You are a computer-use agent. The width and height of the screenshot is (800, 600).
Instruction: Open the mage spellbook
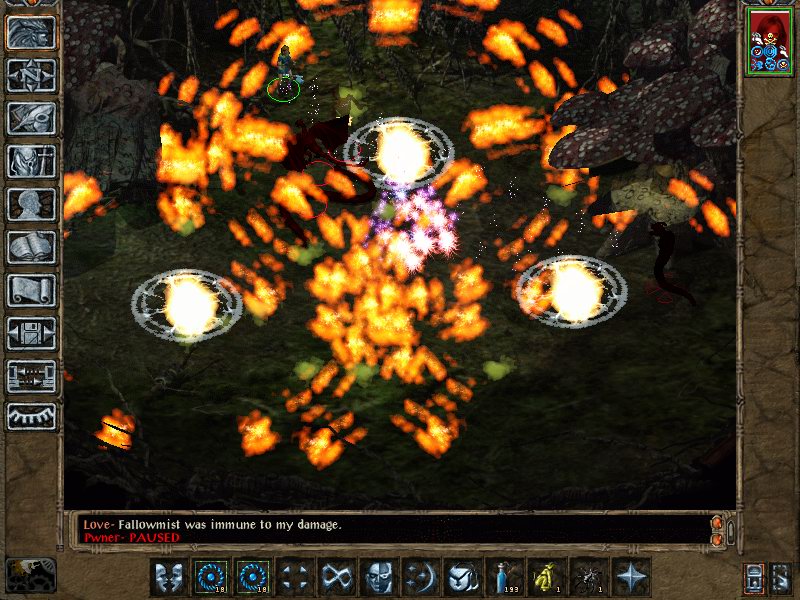click(x=31, y=247)
